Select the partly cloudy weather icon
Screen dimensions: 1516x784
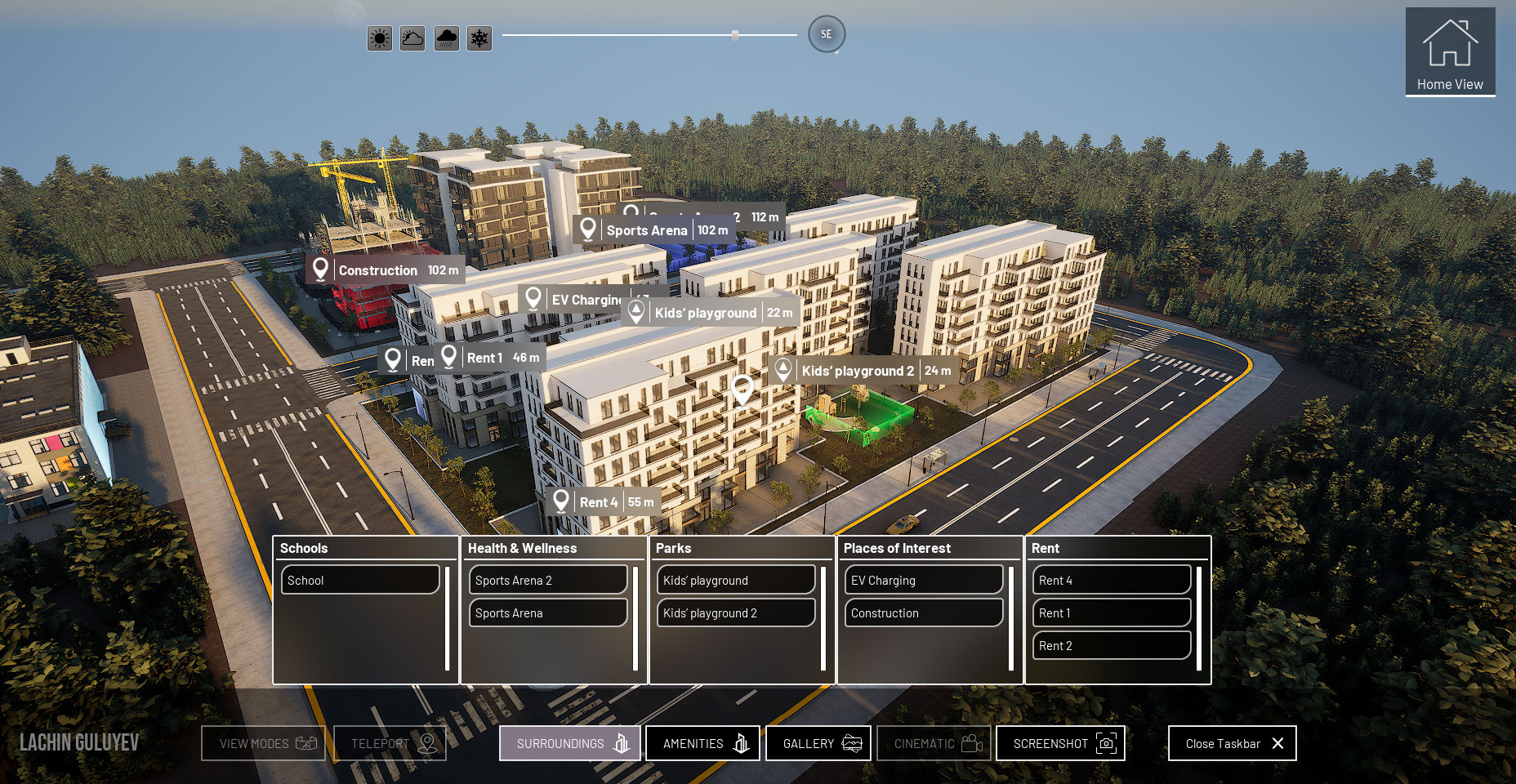pos(412,38)
